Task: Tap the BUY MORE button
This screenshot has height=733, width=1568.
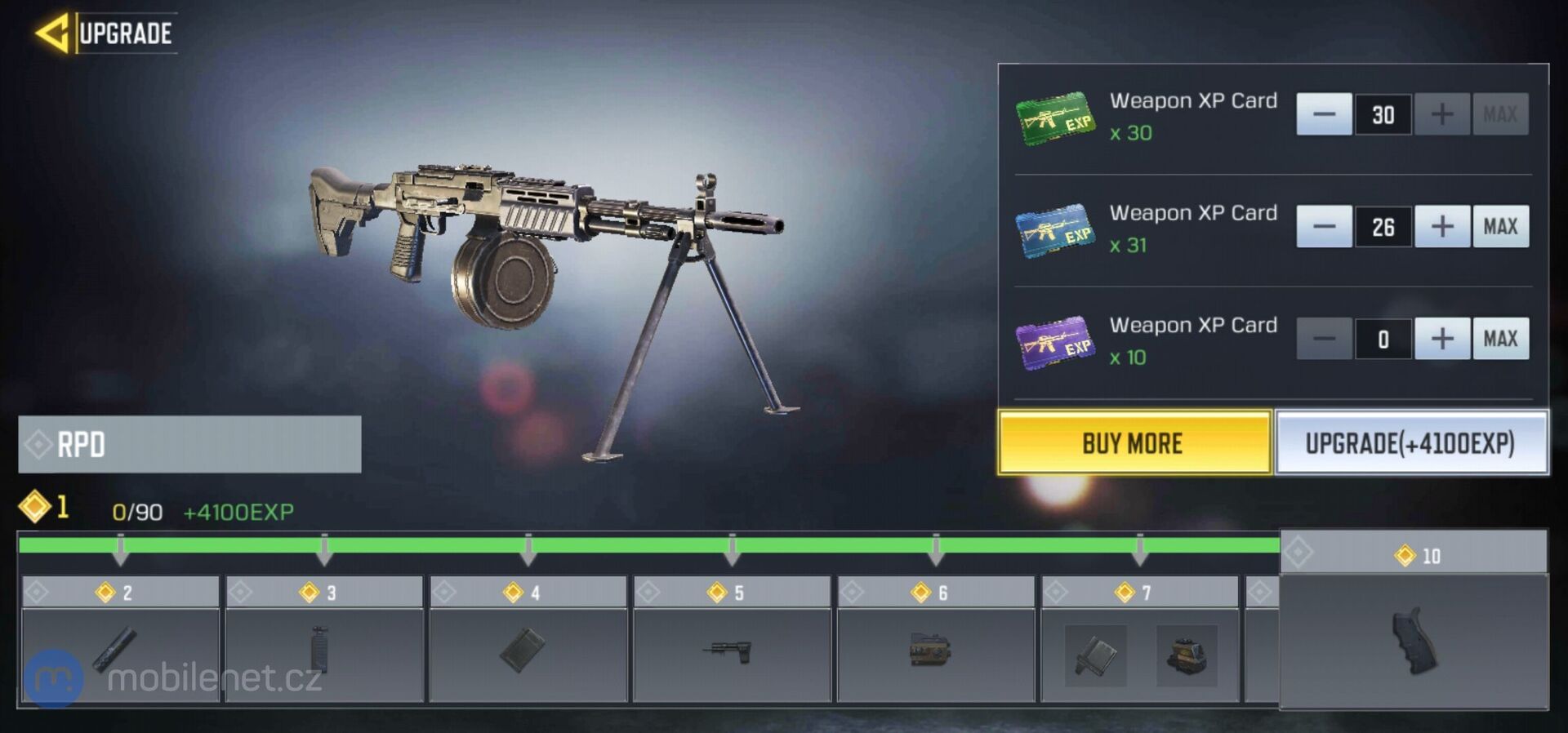Action: [1135, 443]
